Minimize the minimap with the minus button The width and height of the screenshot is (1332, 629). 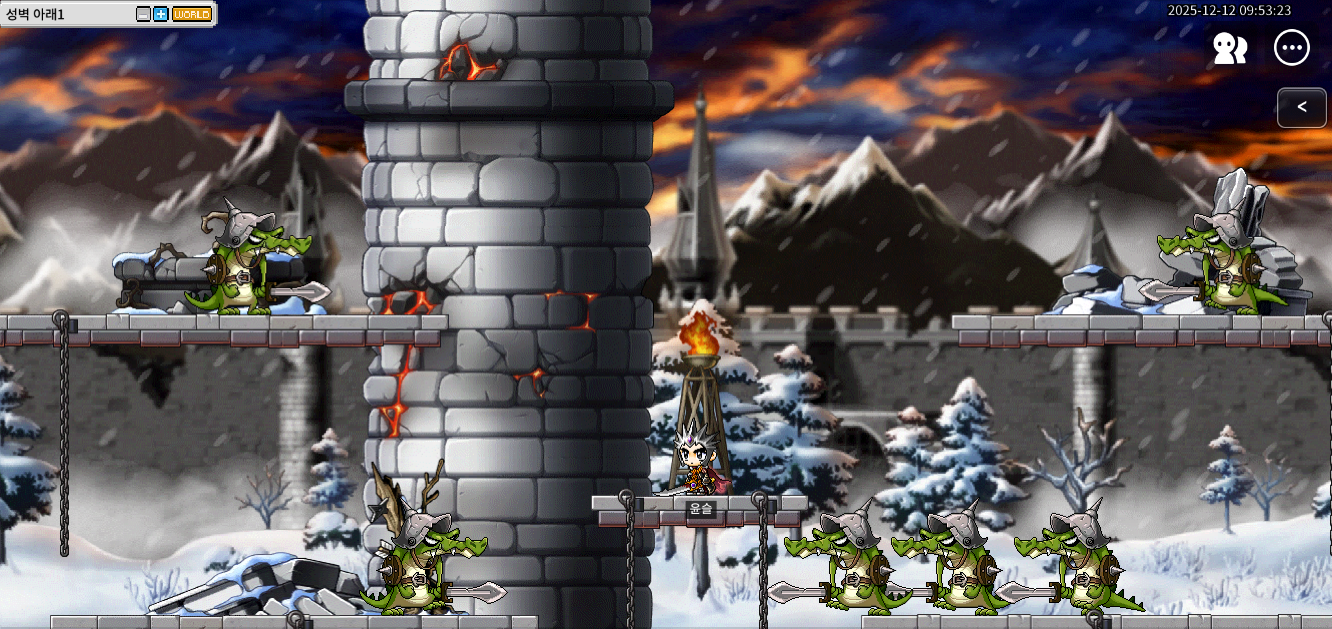(x=143, y=14)
